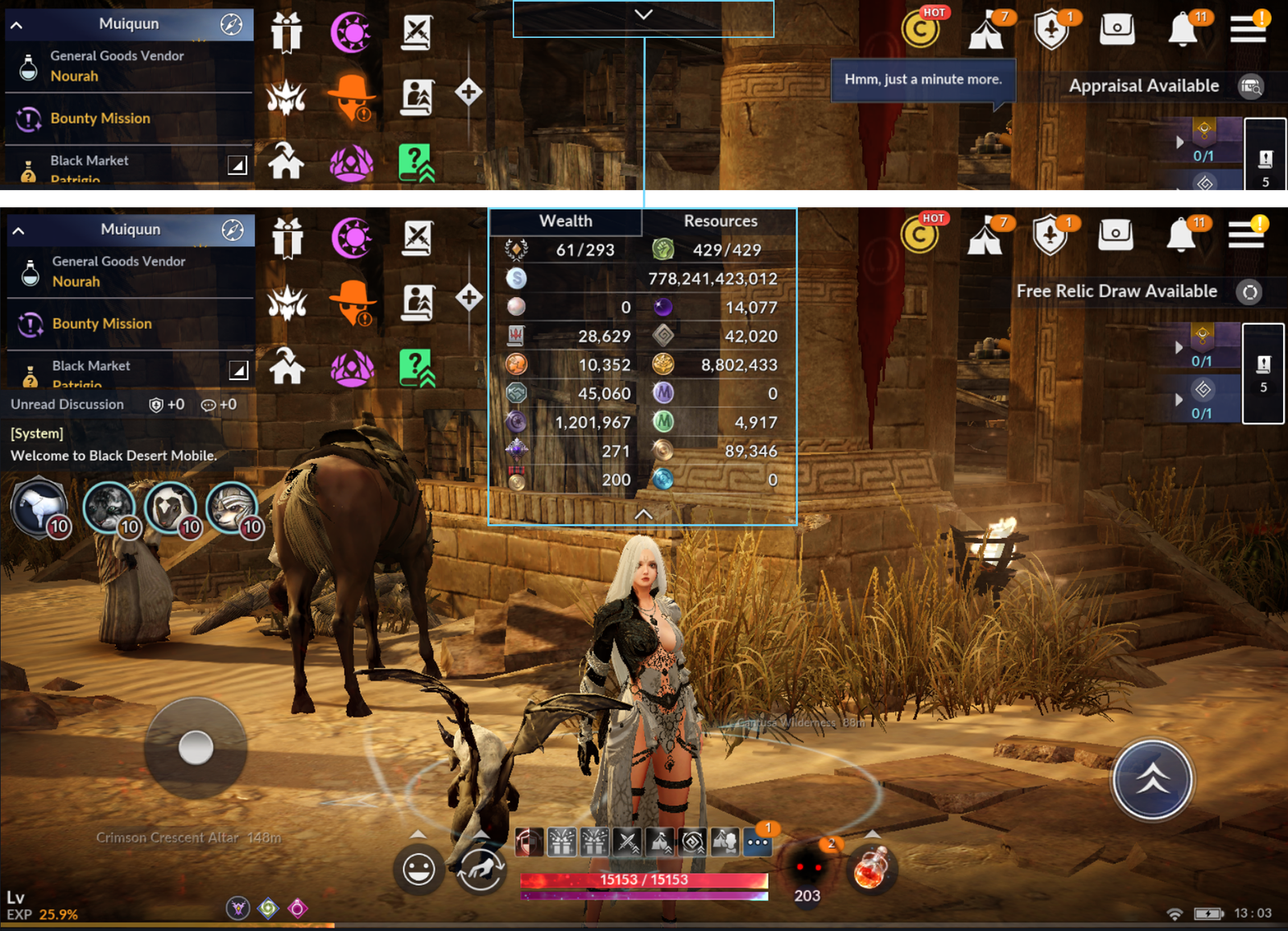Image resolution: width=1288 pixels, height=931 pixels.
Task: Click the red HP bar showing 15153/15153
Action: (644, 879)
